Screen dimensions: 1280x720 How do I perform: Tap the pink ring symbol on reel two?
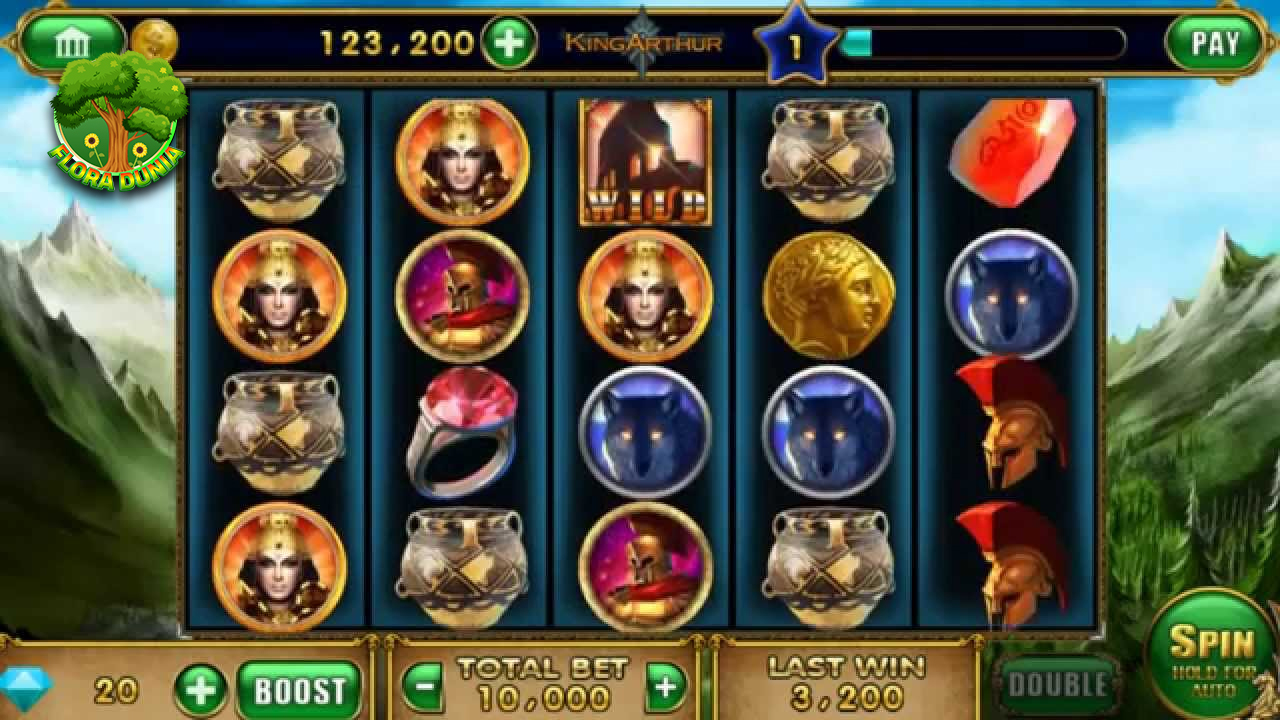[x=462, y=431]
